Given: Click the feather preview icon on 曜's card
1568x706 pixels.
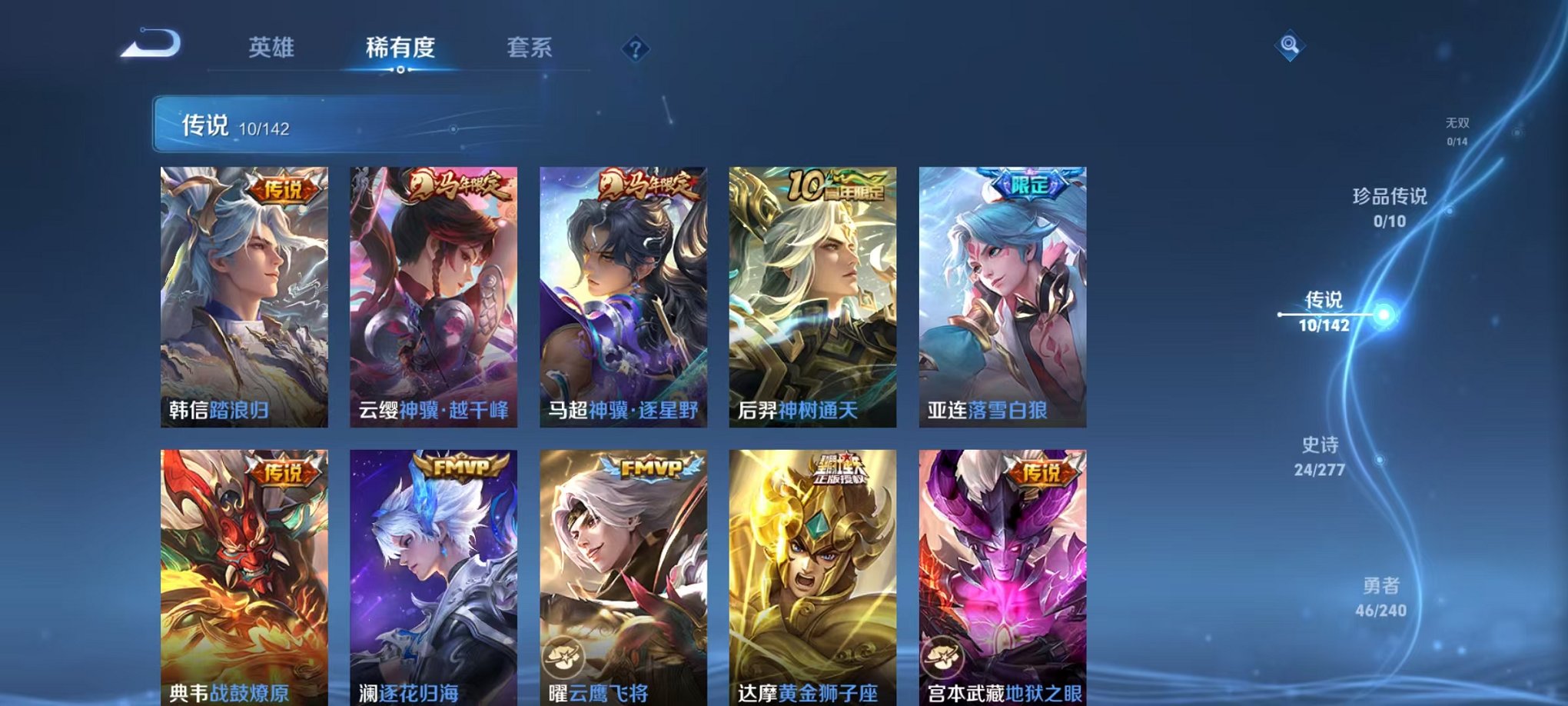Looking at the screenshot, I should point(563,655).
